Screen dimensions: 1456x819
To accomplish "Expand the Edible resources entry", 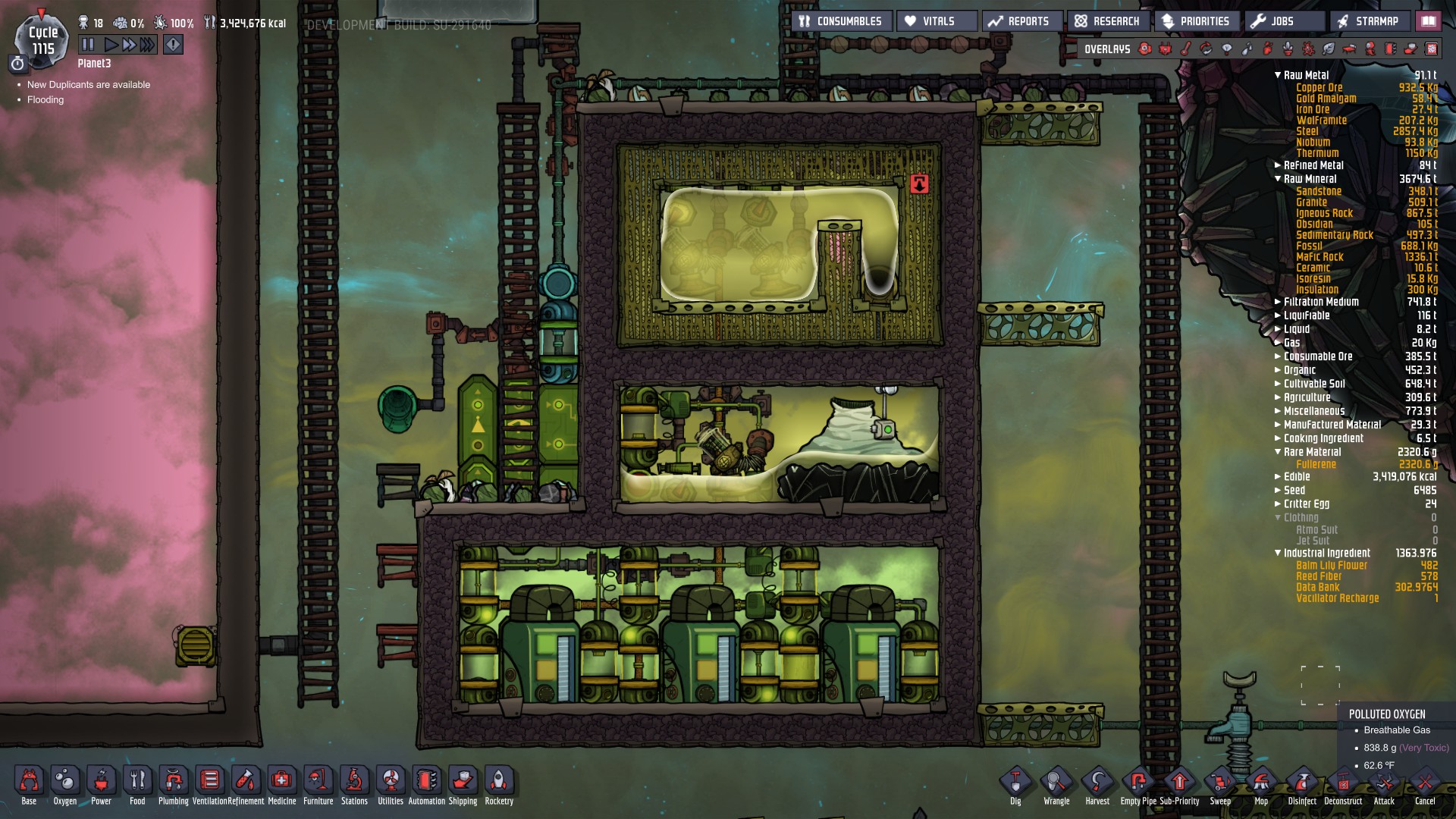I will [x=1277, y=477].
